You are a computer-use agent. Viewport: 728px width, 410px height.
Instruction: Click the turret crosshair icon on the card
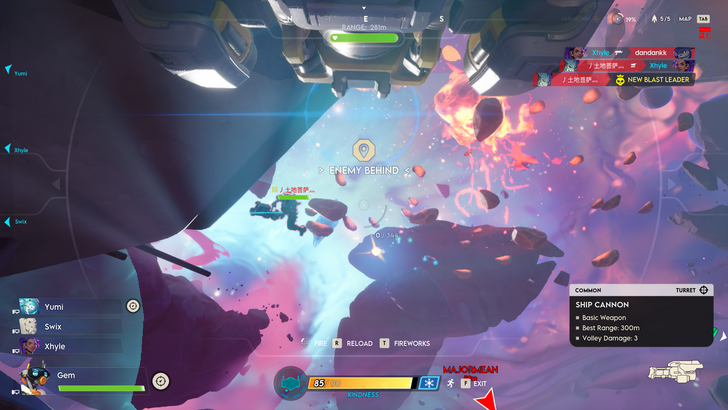(704, 290)
